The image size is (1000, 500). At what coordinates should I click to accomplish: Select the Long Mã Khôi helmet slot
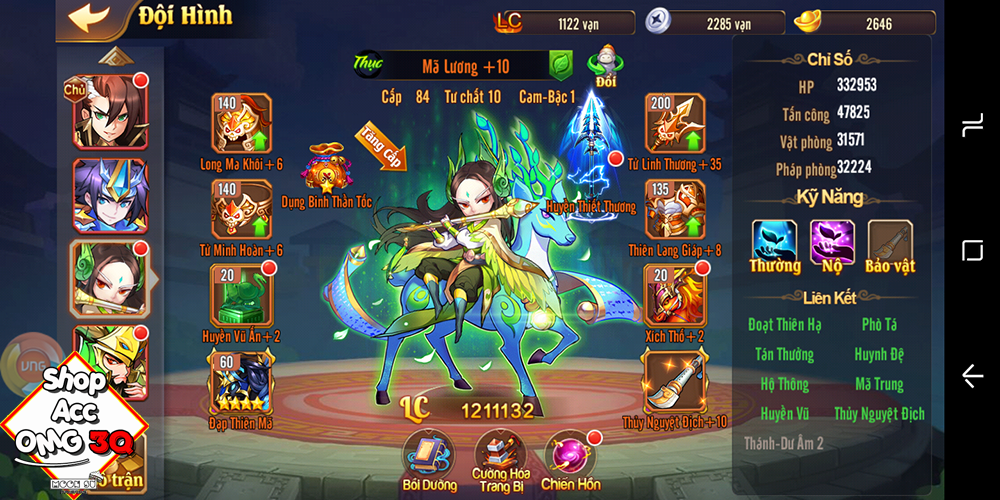point(242,124)
